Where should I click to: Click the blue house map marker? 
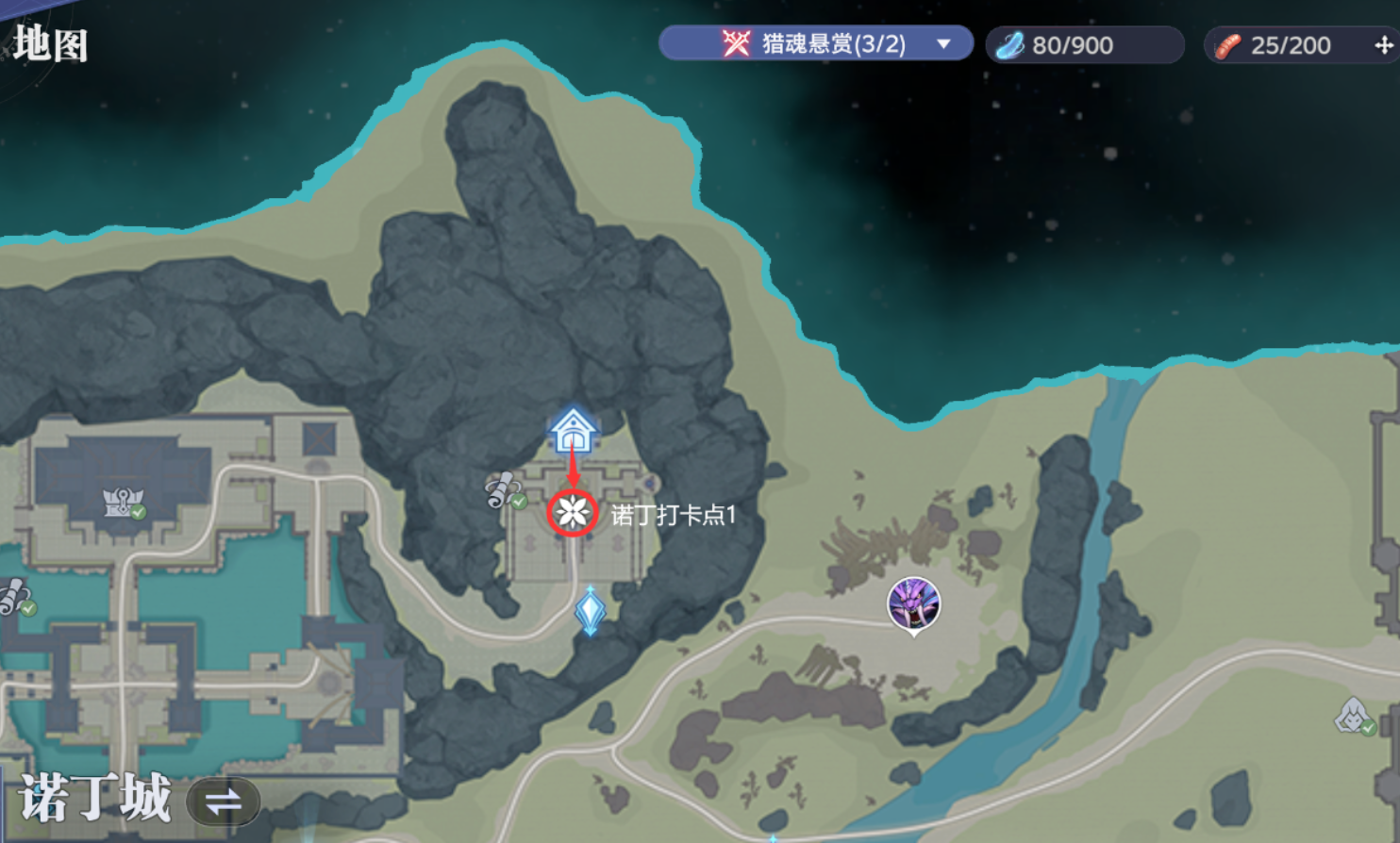point(573,430)
